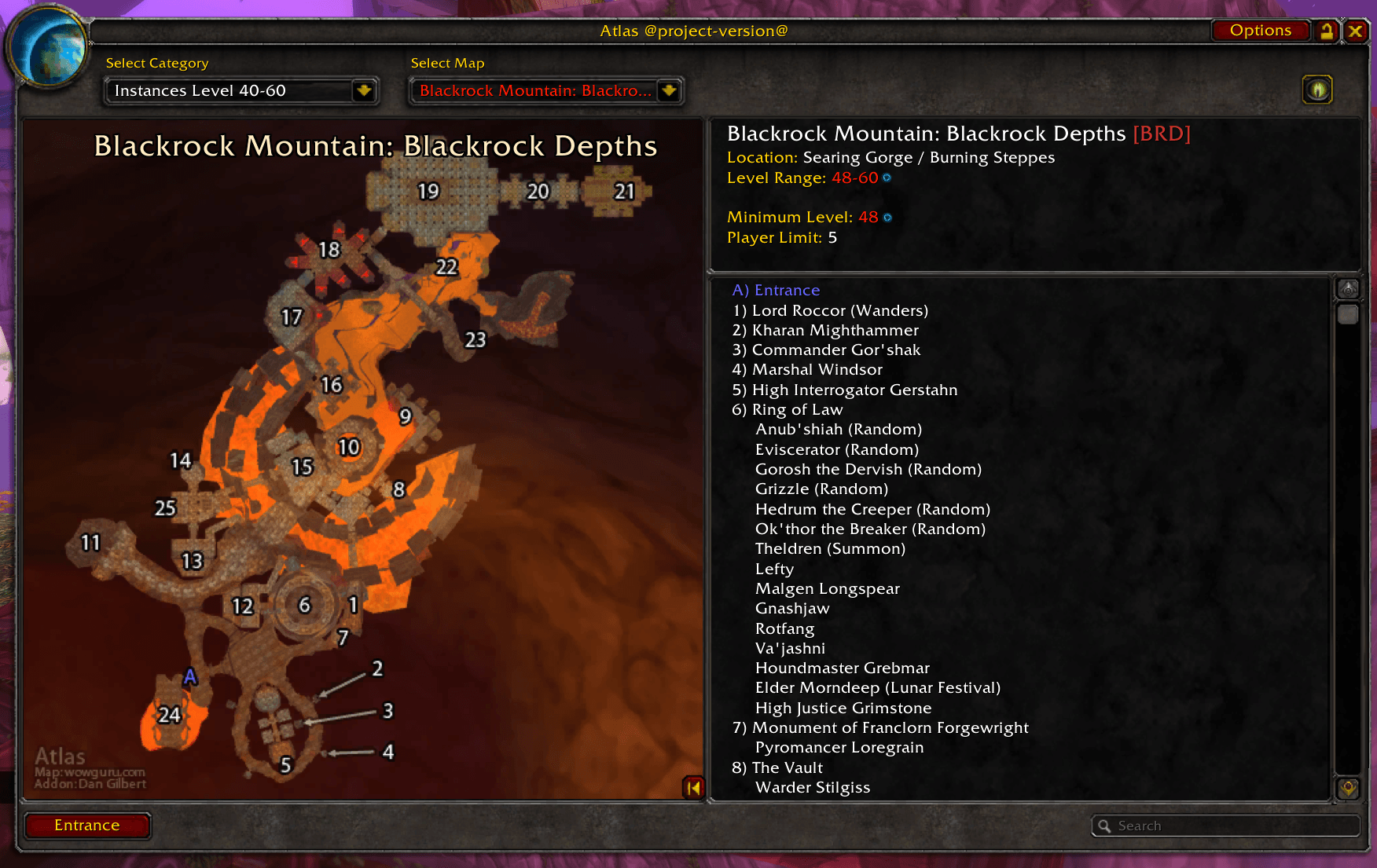Click the Entrance map button
The image size is (1377, 868).
[87, 826]
